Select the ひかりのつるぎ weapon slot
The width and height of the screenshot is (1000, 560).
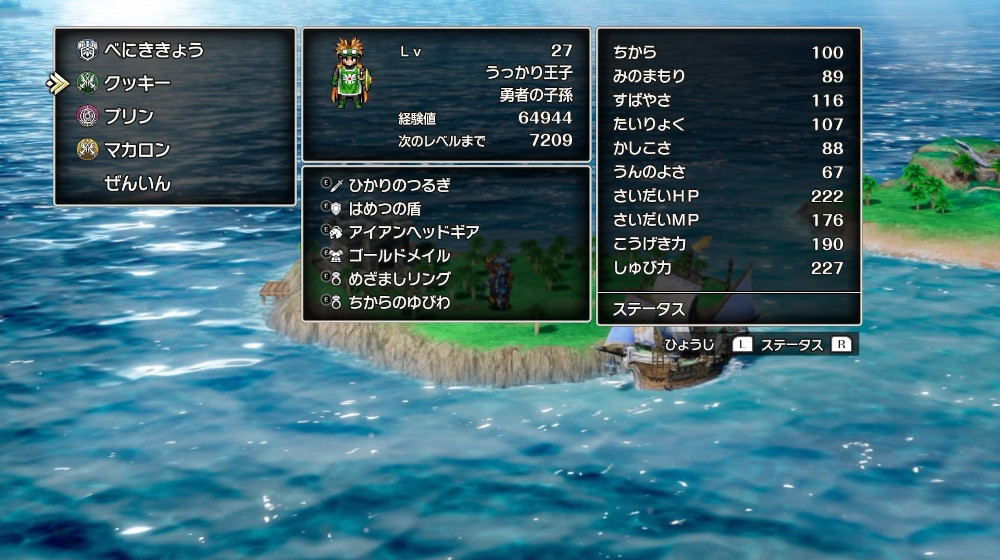(399, 185)
